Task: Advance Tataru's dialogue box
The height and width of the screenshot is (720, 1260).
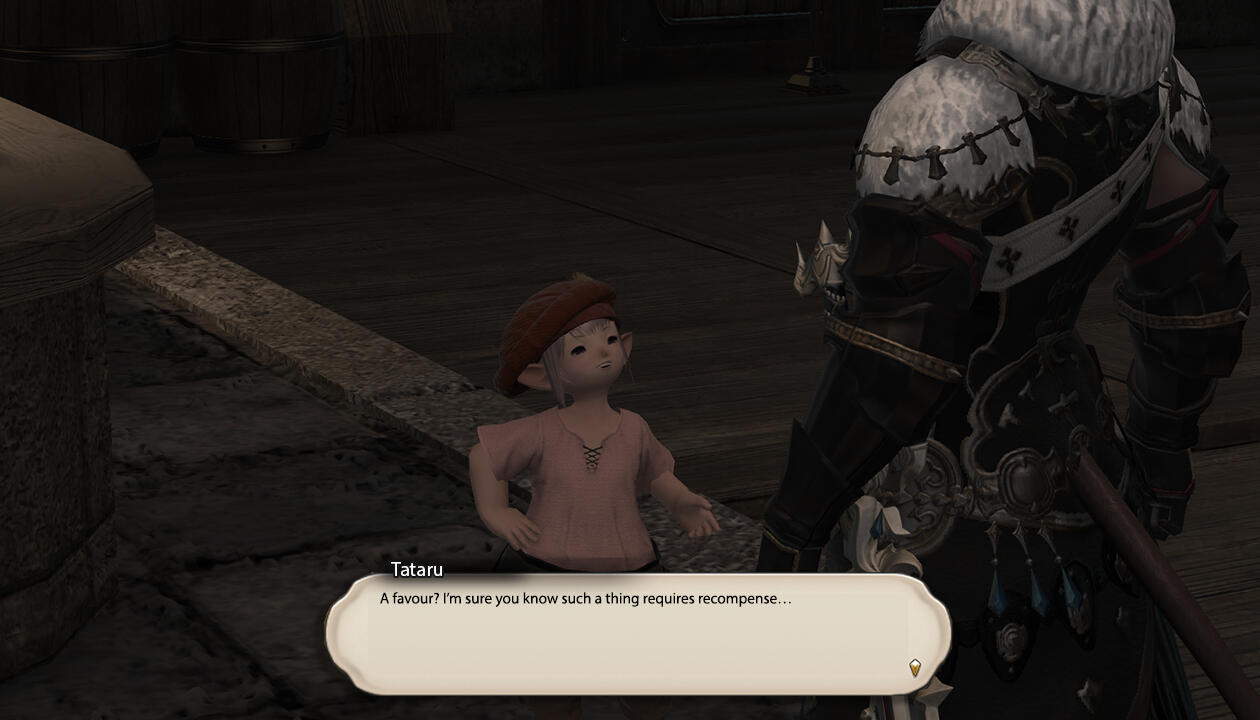Action: tap(637, 633)
